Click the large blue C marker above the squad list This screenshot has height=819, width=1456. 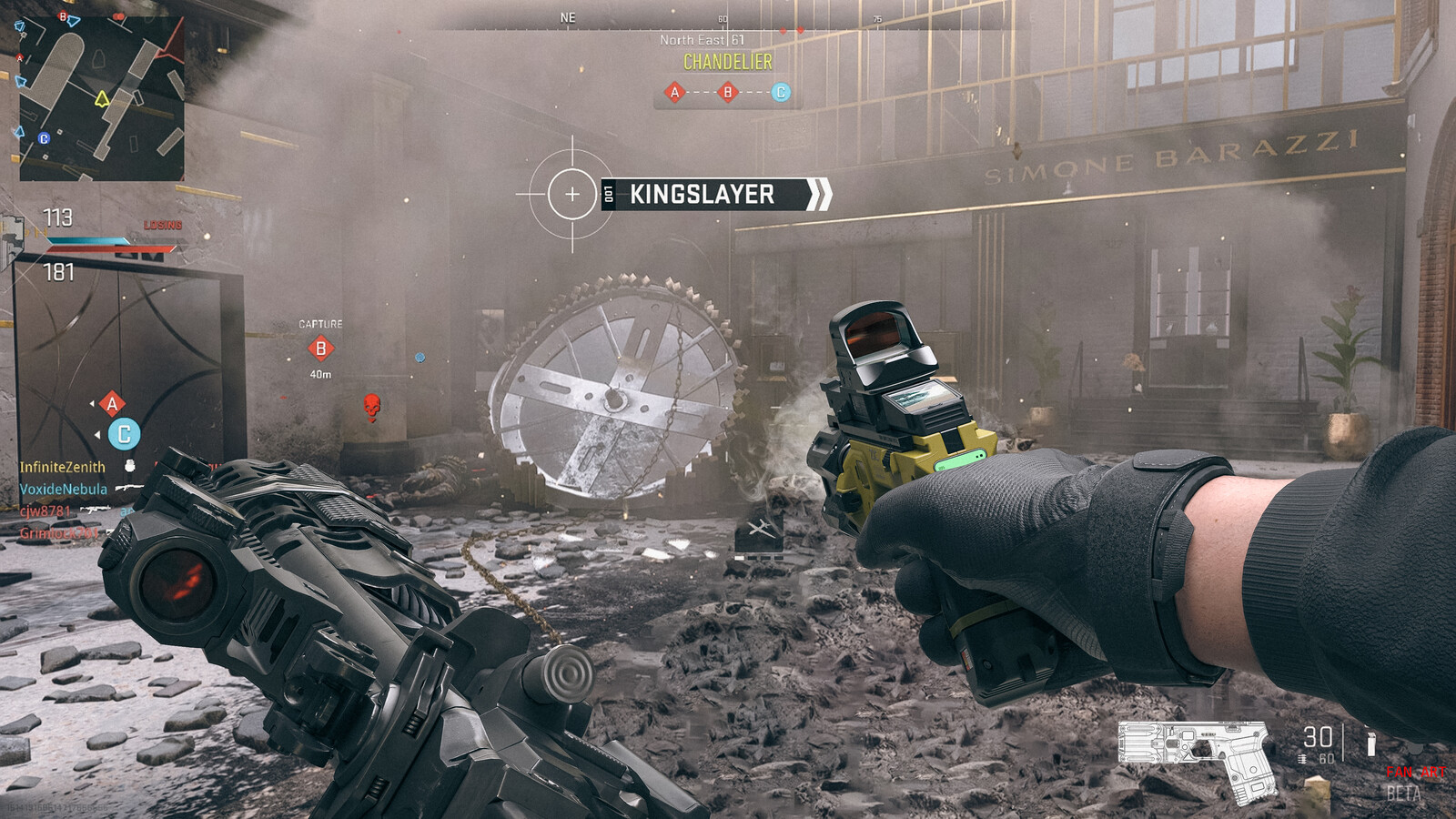point(124,434)
